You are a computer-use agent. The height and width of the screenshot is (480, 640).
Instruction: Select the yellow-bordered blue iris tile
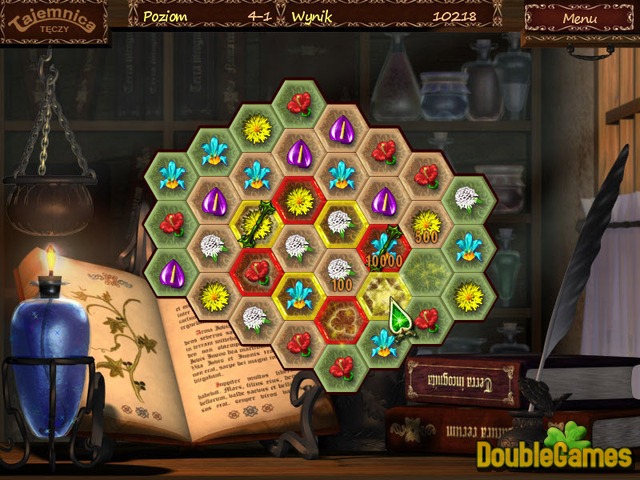(x=299, y=294)
